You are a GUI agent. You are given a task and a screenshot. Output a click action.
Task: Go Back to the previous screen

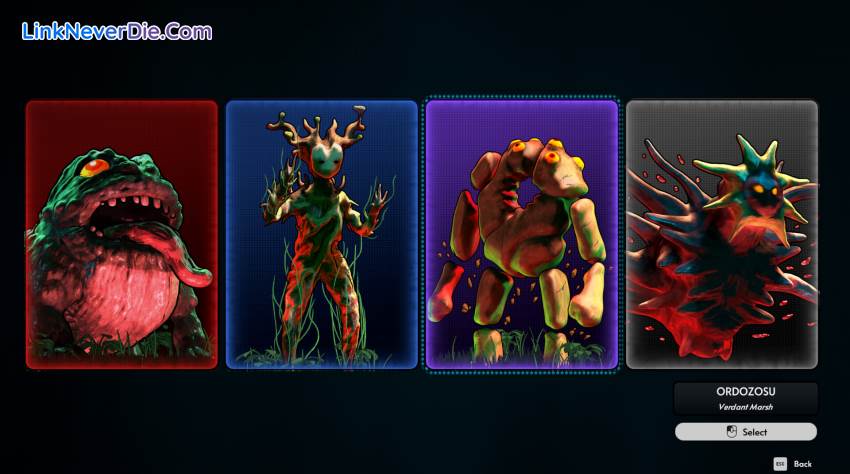click(793, 464)
